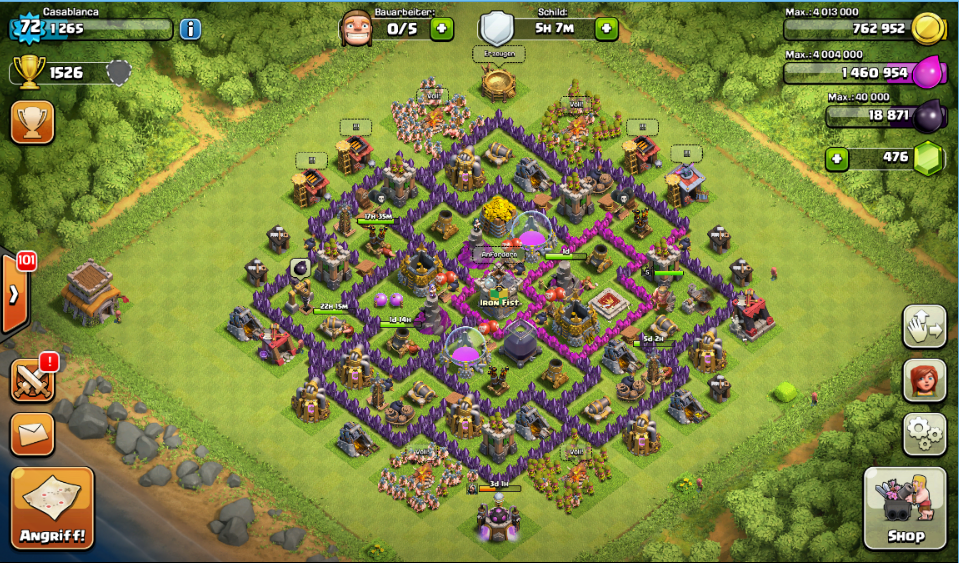959x563 pixels.
Task: Add a builder with the plus button
Action: click(x=442, y=28)
